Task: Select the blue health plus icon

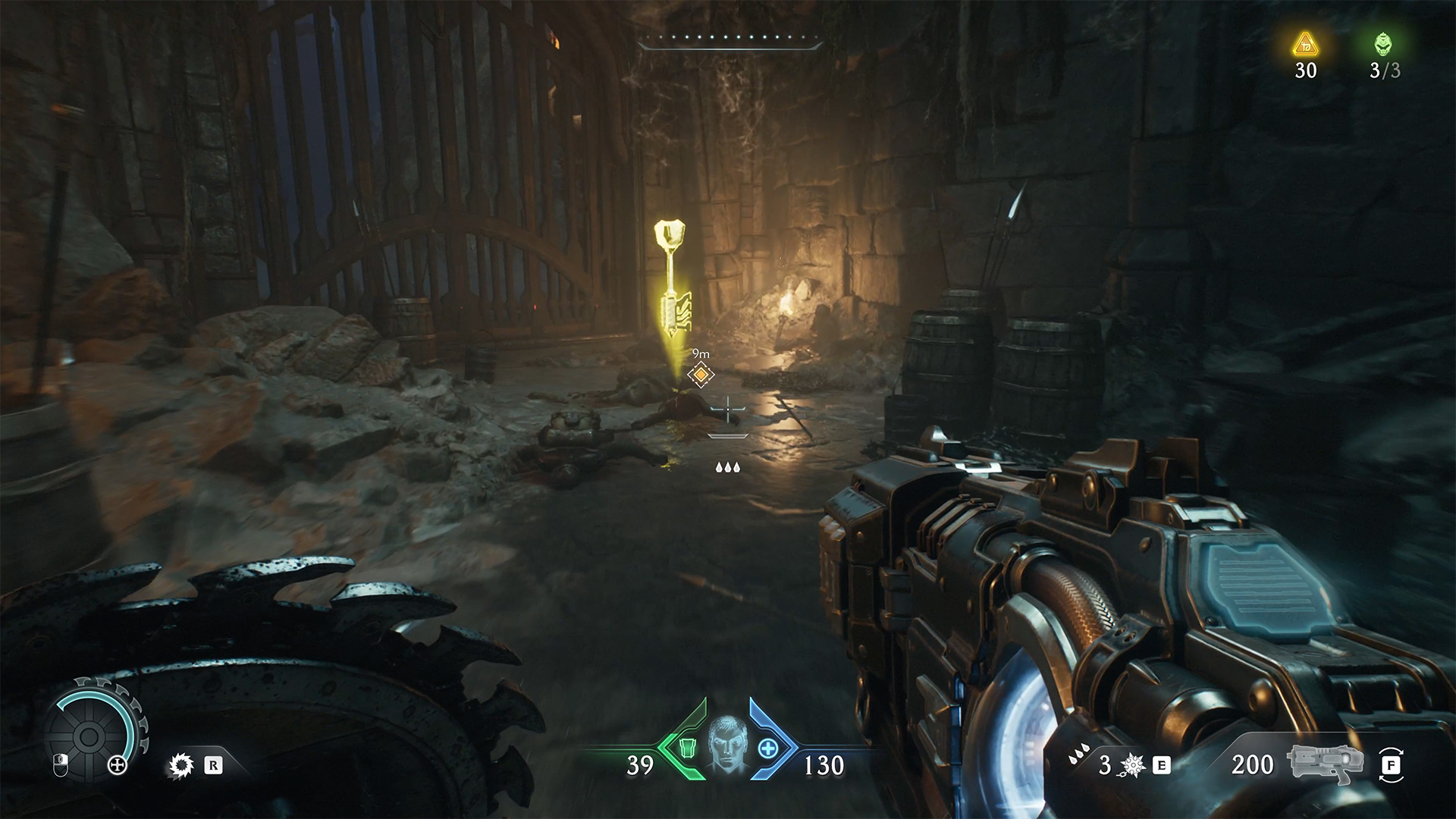Action: coord(768,748)
